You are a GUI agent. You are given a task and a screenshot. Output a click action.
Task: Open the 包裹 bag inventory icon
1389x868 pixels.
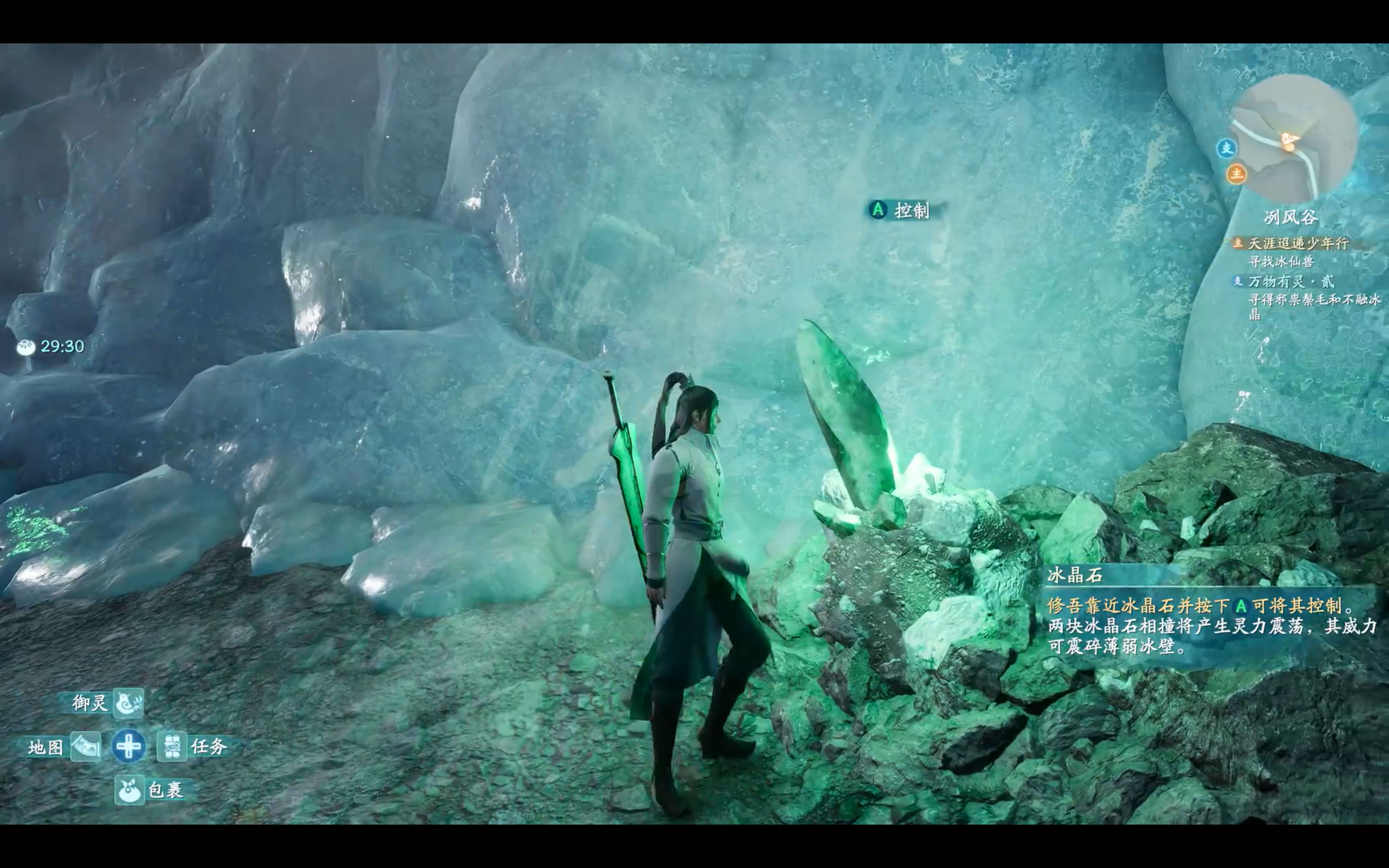point(129,790)
